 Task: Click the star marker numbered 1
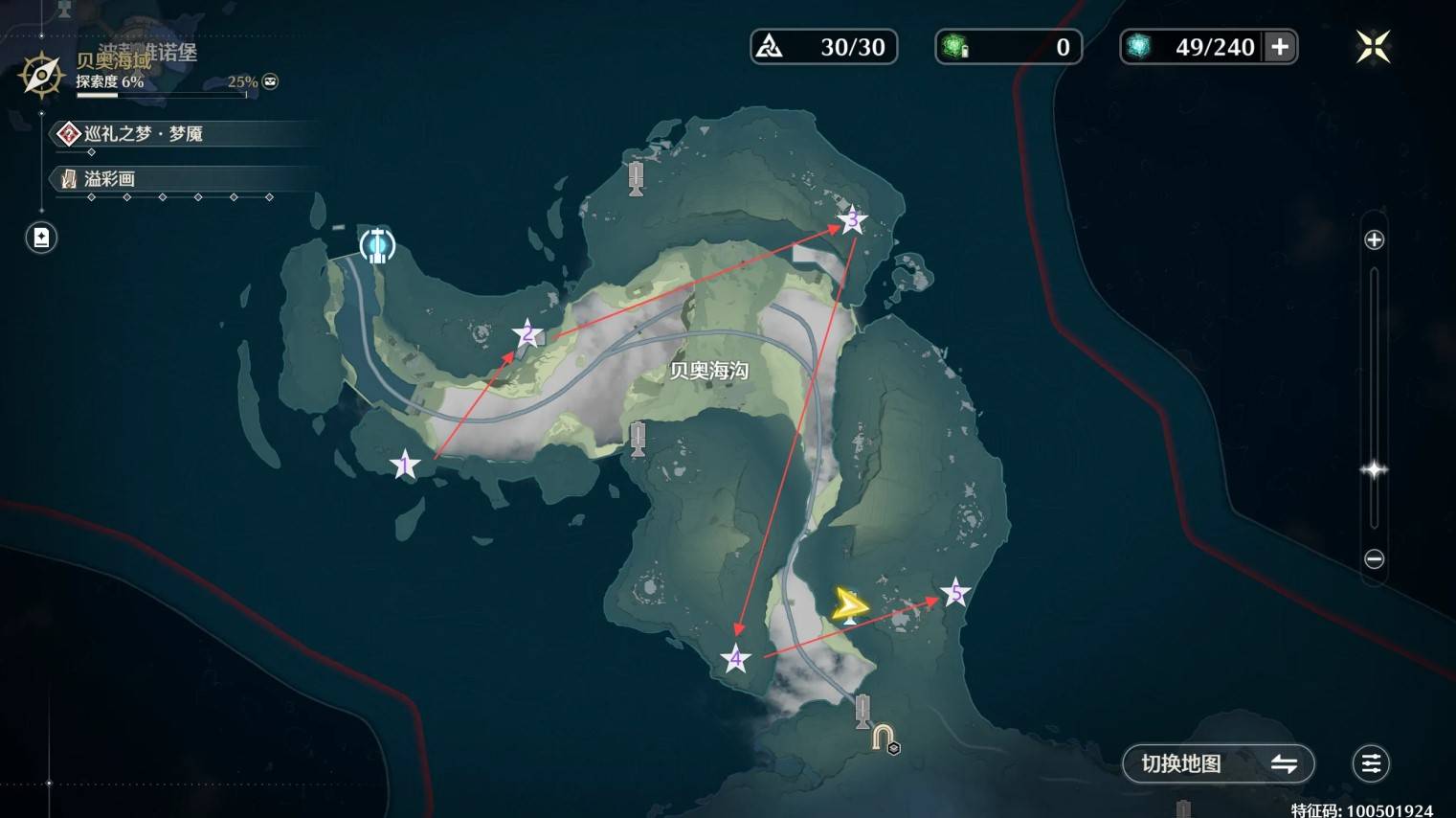coord(405,466)
